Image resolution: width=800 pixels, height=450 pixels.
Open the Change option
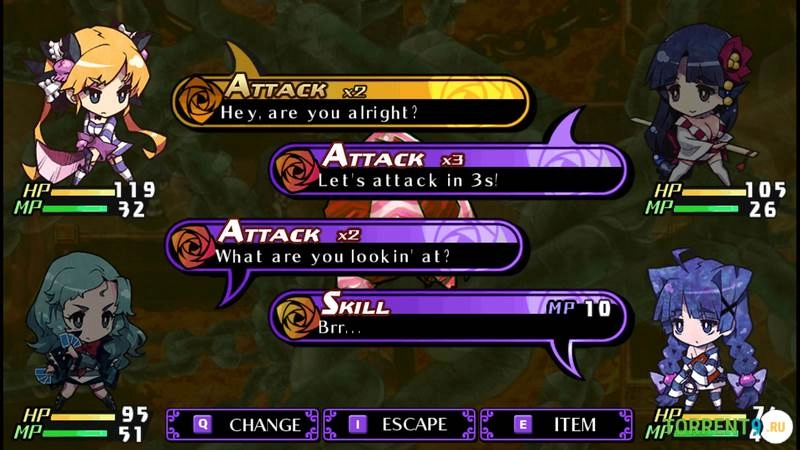(243, 424)
